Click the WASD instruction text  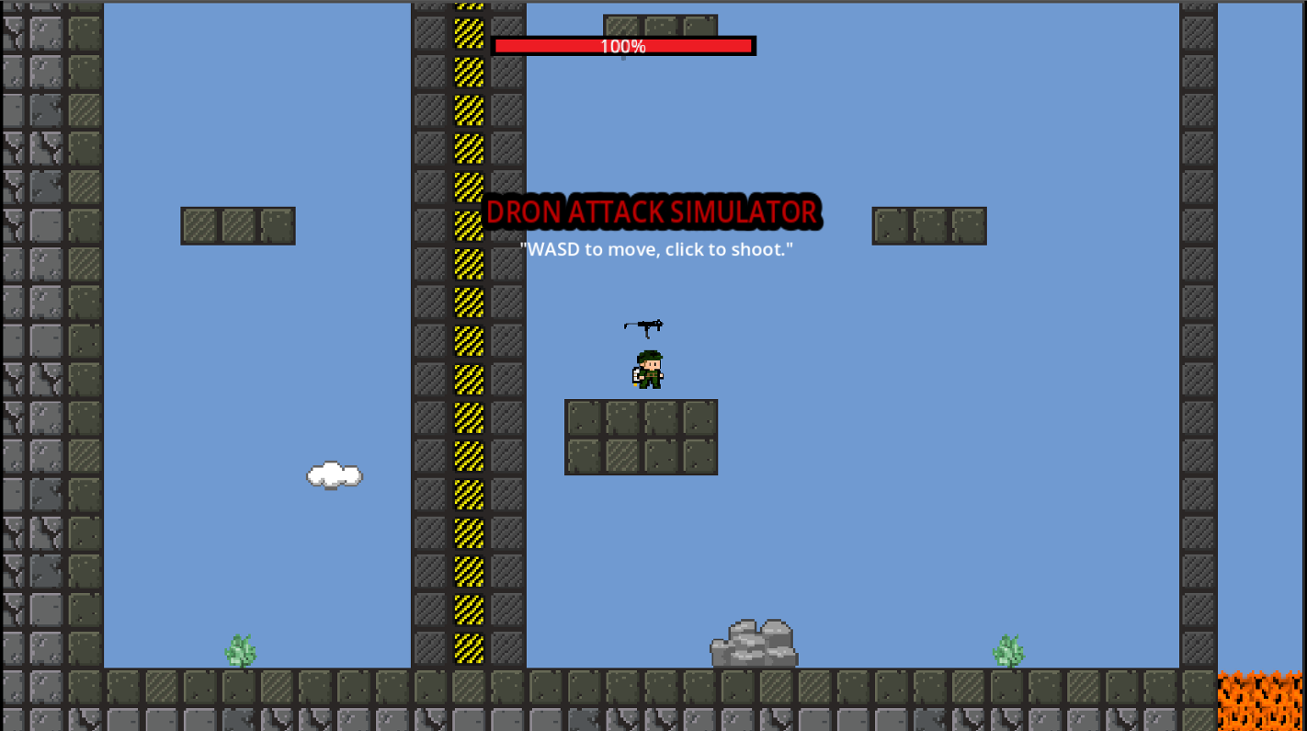coord(655,250)
